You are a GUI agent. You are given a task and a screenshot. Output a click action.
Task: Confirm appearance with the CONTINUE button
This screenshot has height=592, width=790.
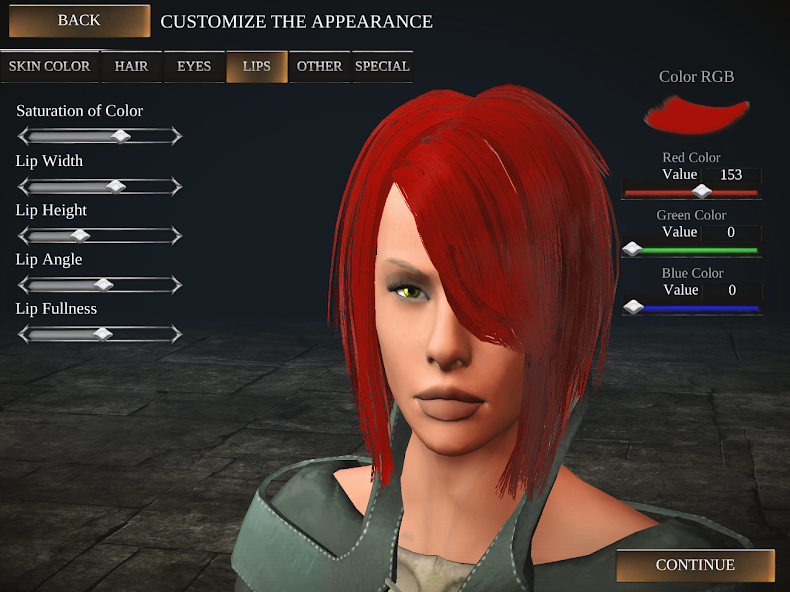click(x=695, y=565)
